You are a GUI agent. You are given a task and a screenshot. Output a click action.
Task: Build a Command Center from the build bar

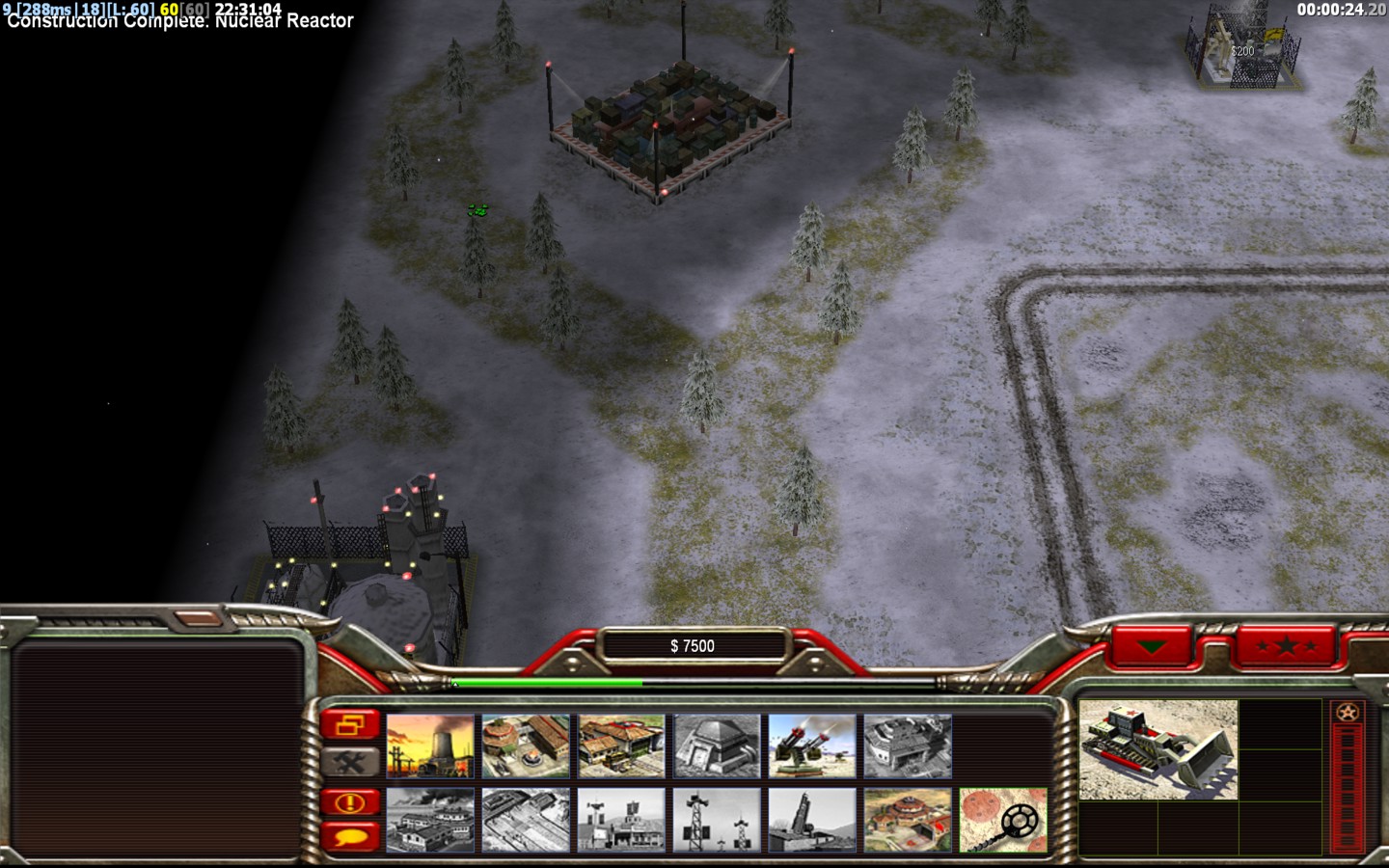coord(908,821)
